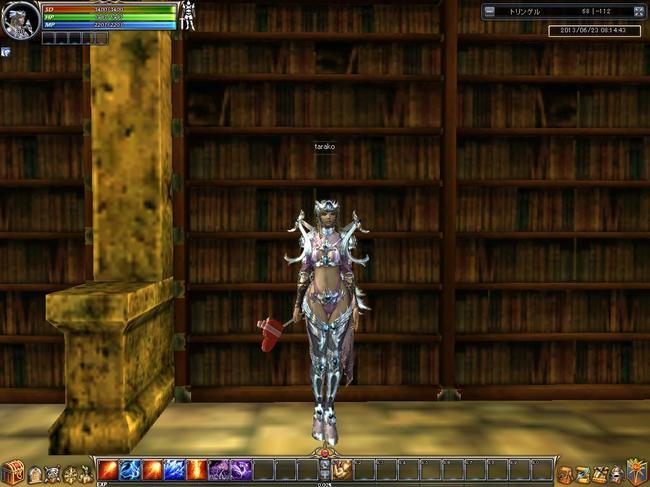The height and width of the screenshot is (487, 650).
Task: Click the small button left of the location name
Action: point(490,11)
